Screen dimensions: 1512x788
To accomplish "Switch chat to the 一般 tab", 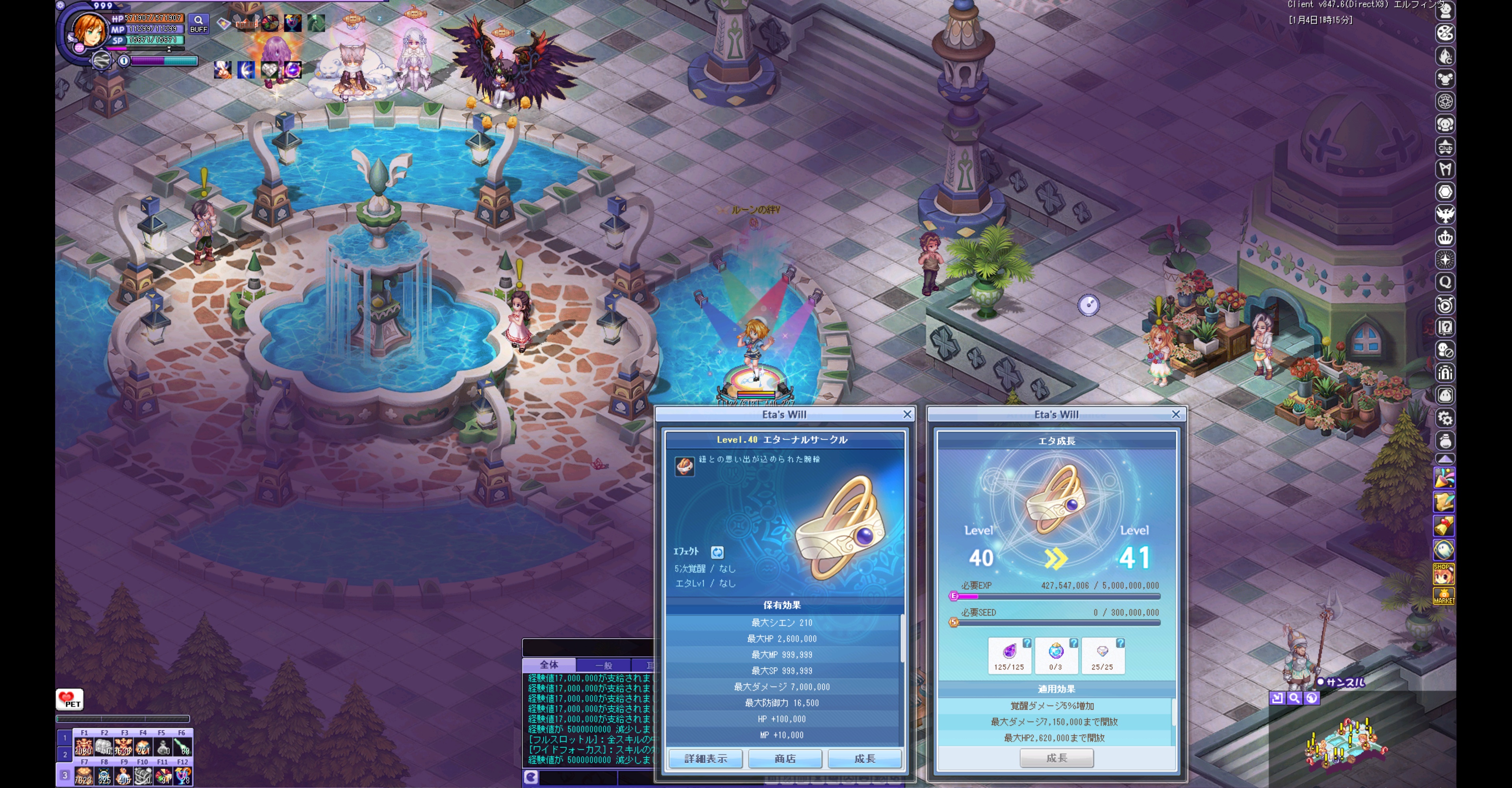I will pos(603,665).
